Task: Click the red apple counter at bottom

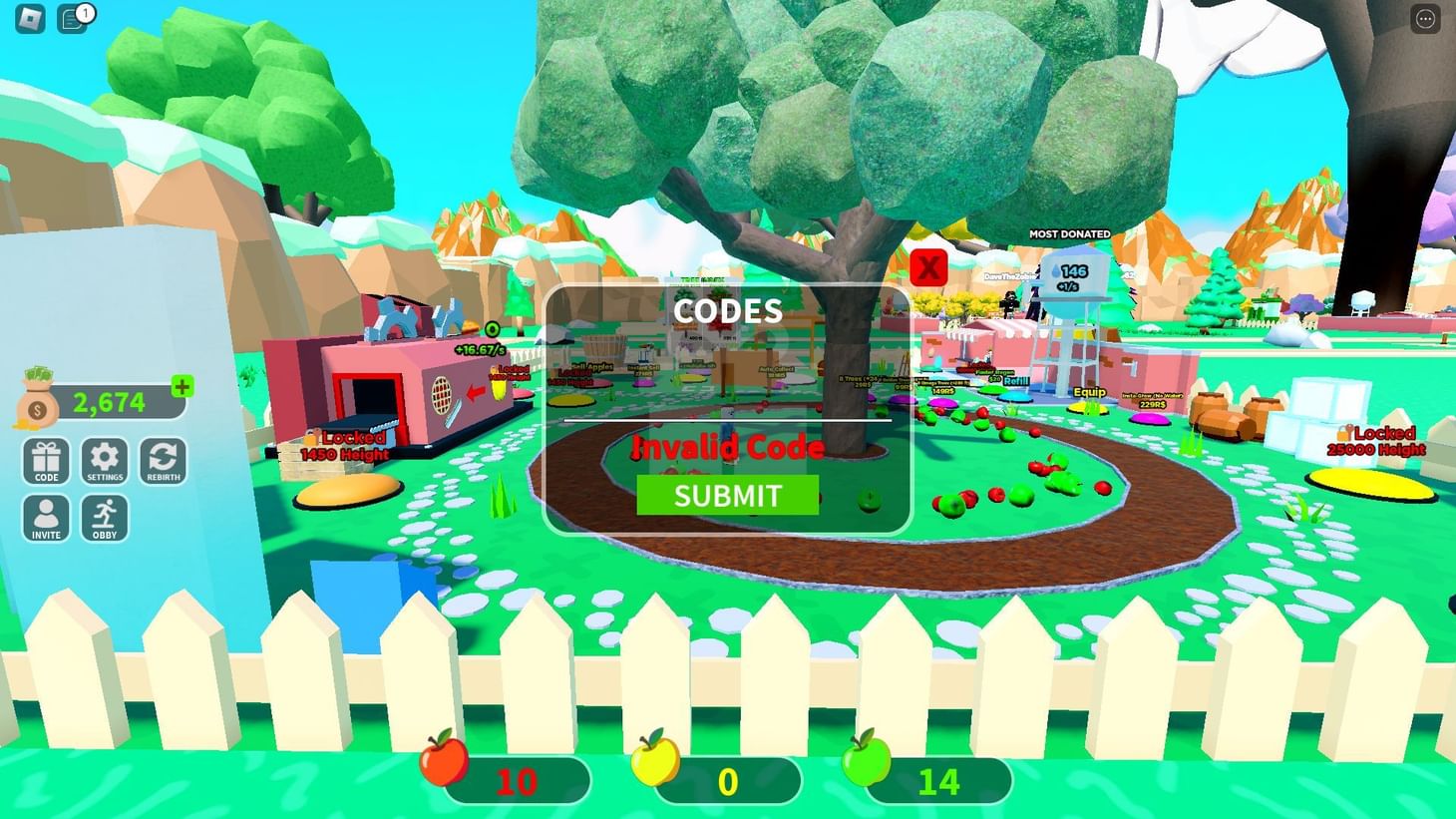Action: pos(515,781)
